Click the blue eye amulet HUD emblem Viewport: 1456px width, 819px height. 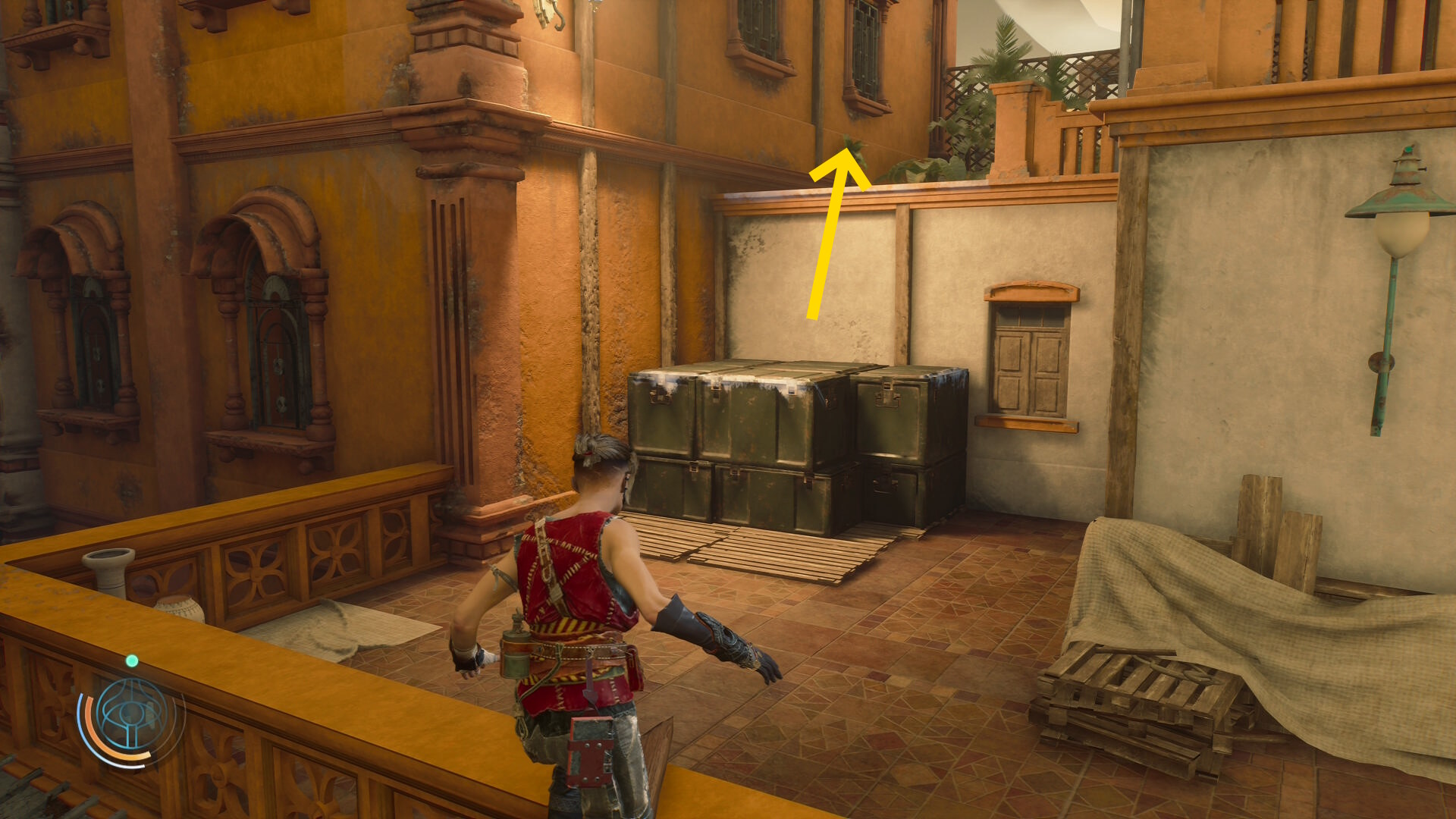130,715
